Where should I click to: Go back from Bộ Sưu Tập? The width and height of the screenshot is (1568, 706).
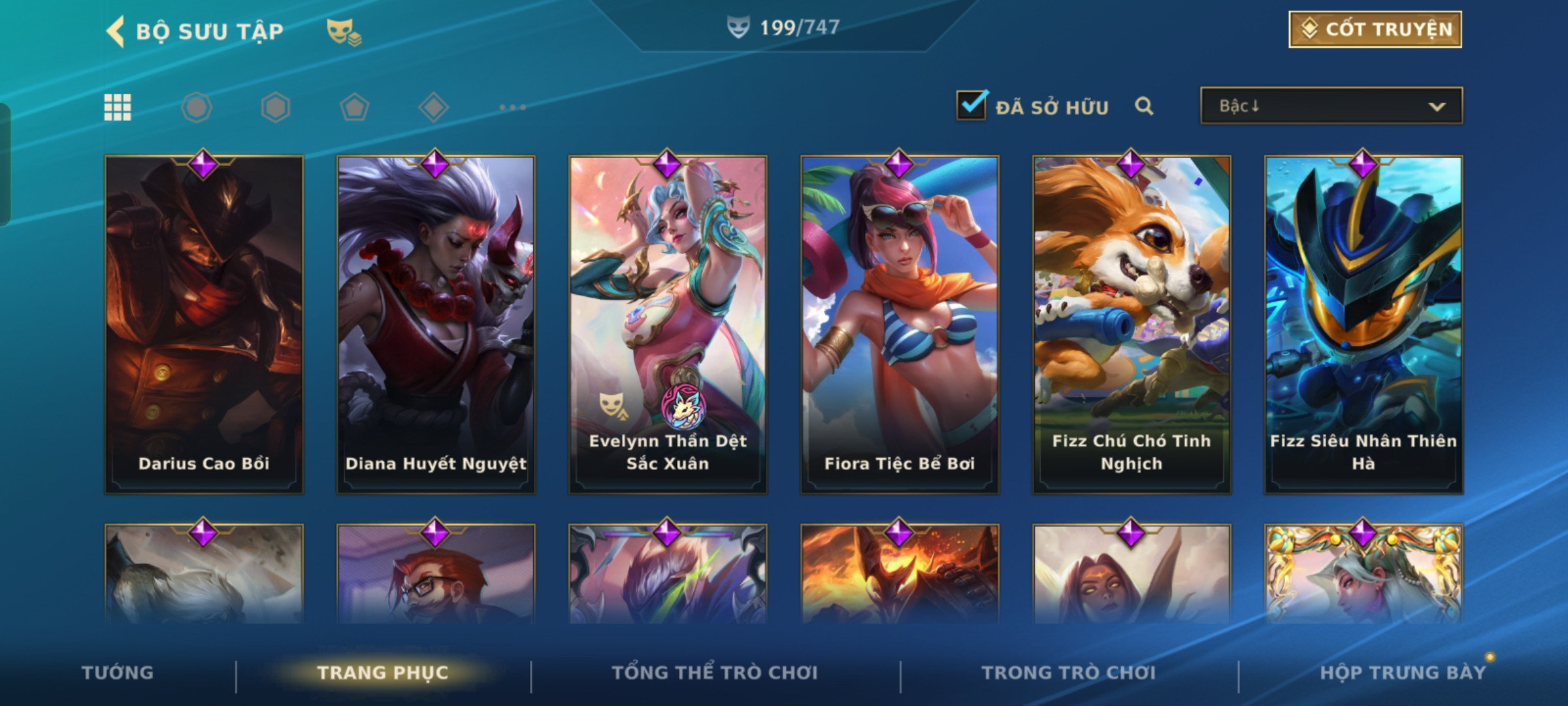116,31
